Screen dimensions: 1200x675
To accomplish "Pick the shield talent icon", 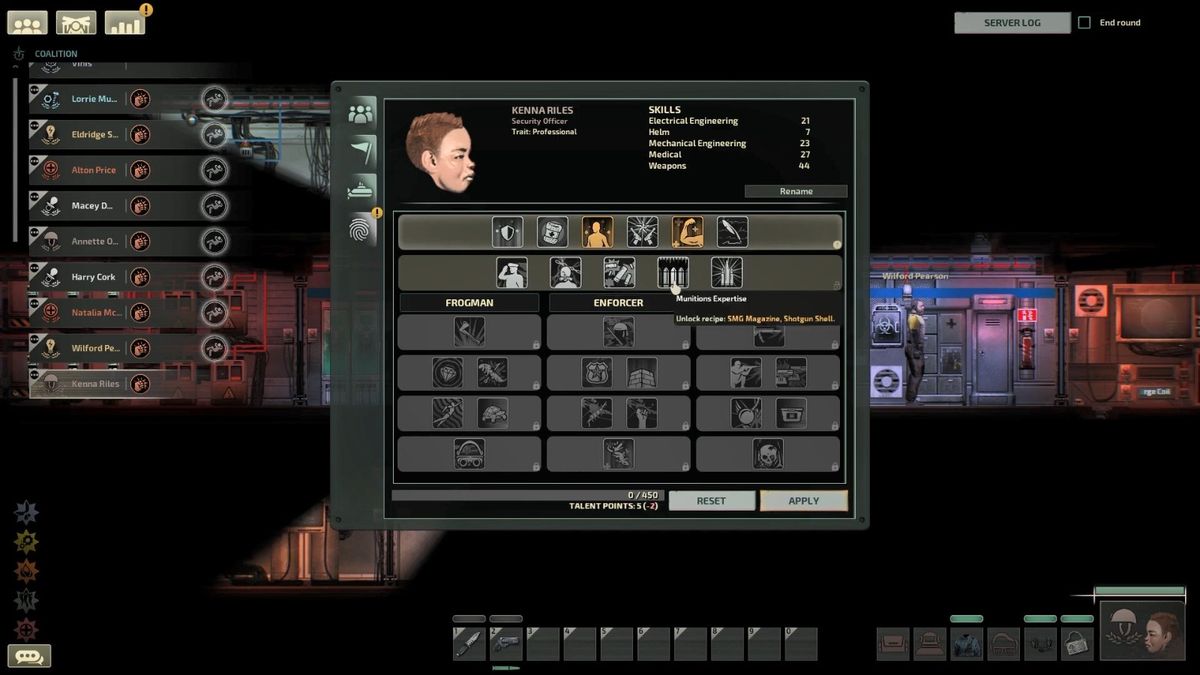I will (x=507, y=232).
